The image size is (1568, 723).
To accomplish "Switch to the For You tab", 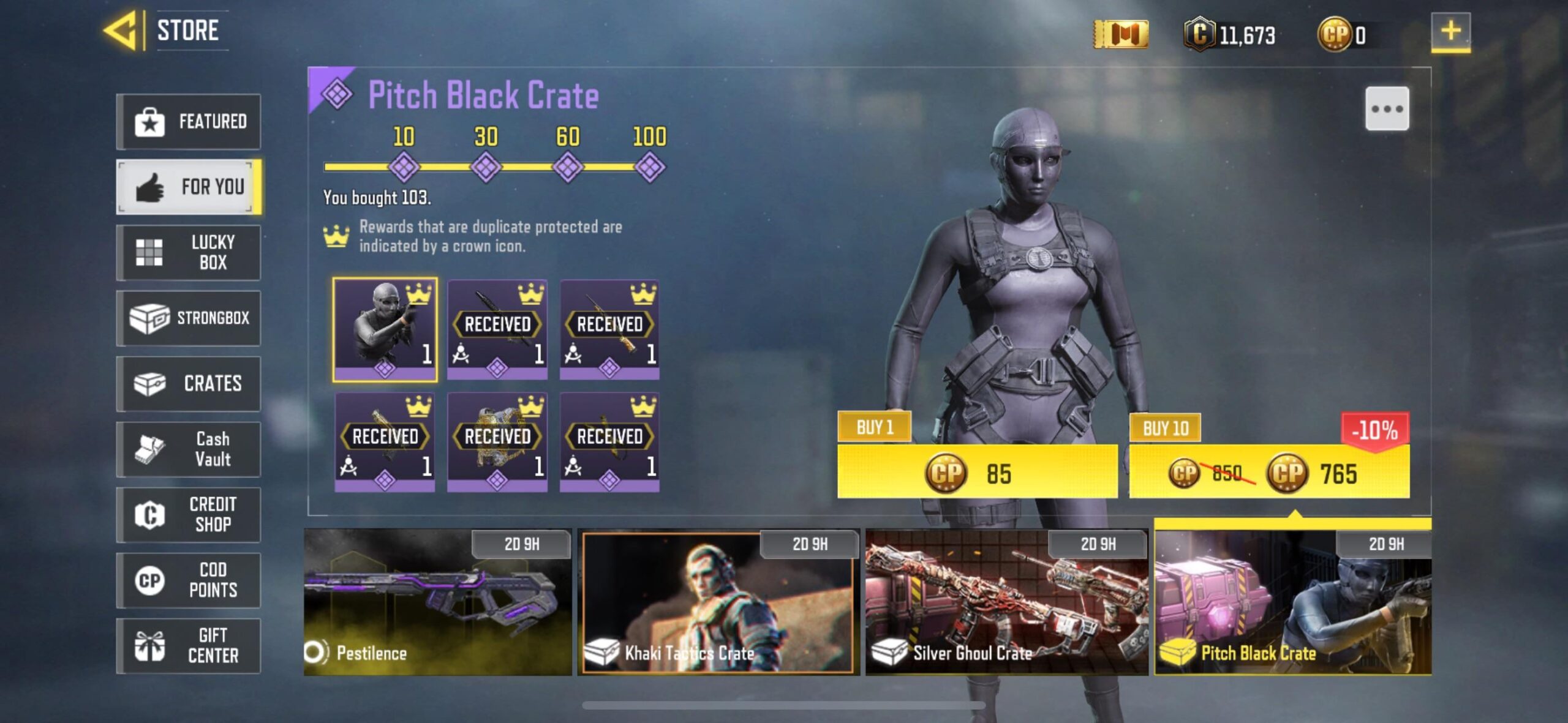I will [188, 187].
